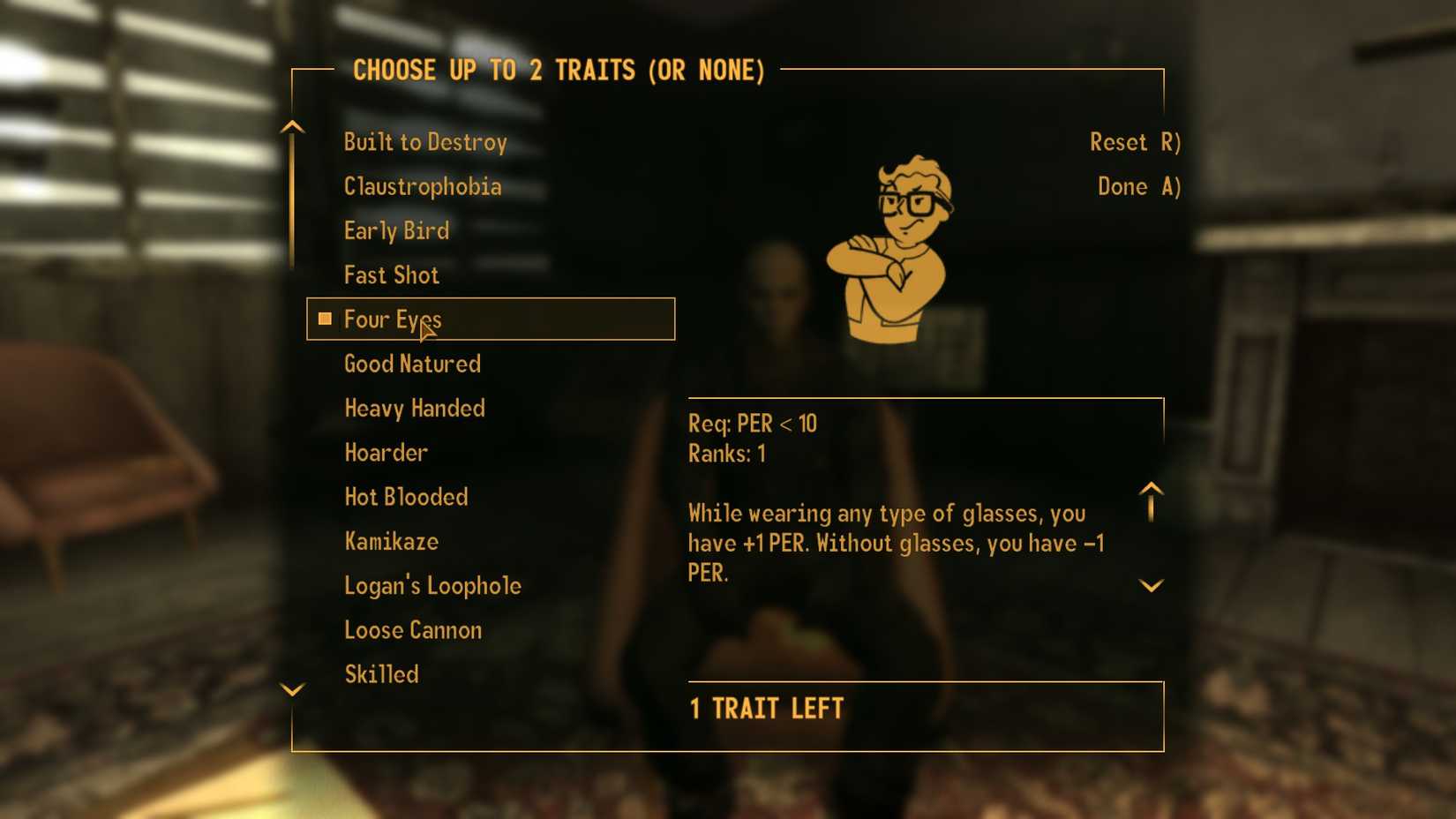This screenshot has width=1456, height=819.
Task: Select the Fast Shot trait
Action: (x=391, y=274)
